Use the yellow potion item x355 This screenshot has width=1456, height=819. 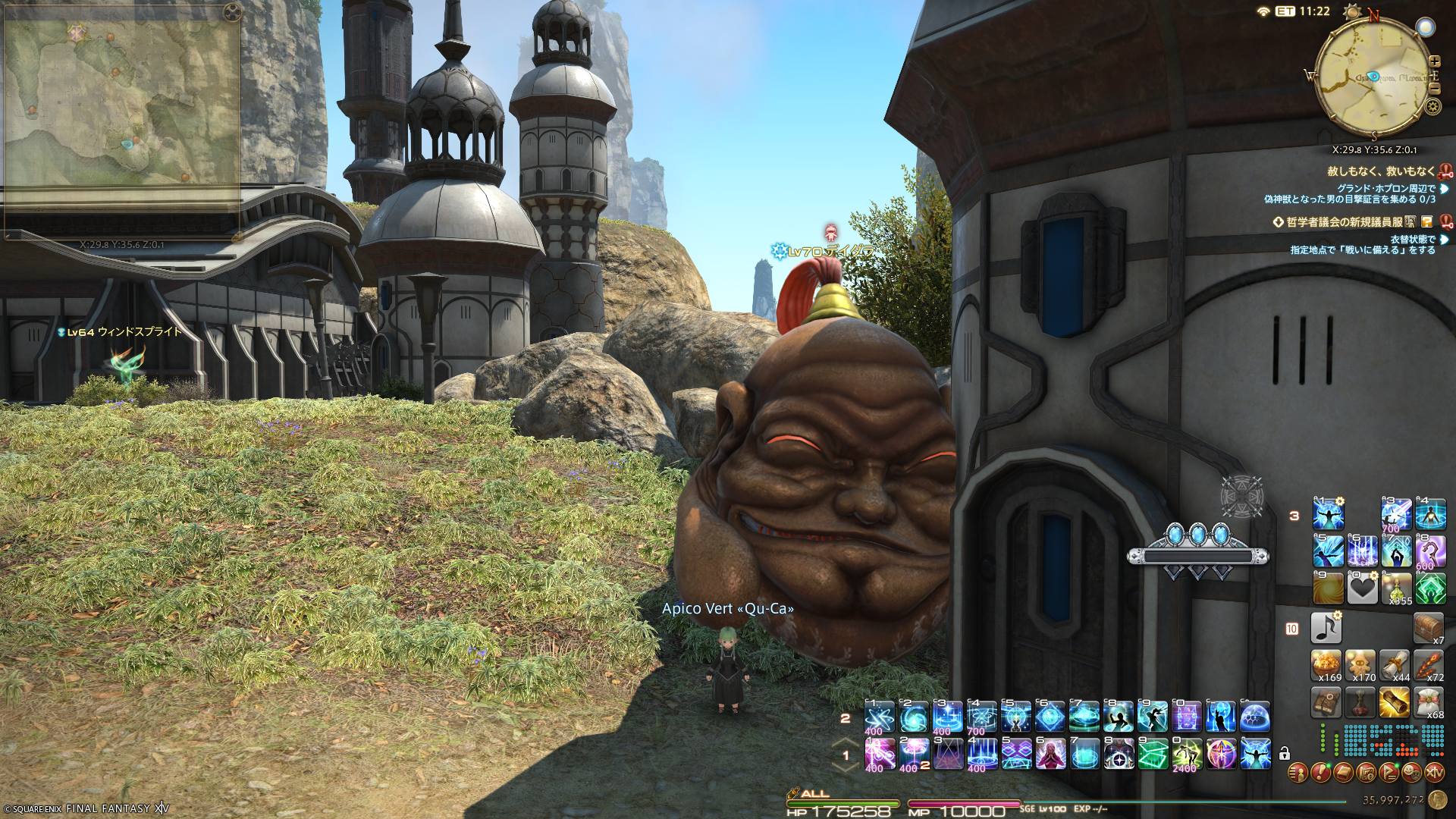(x=1396, y=588)
